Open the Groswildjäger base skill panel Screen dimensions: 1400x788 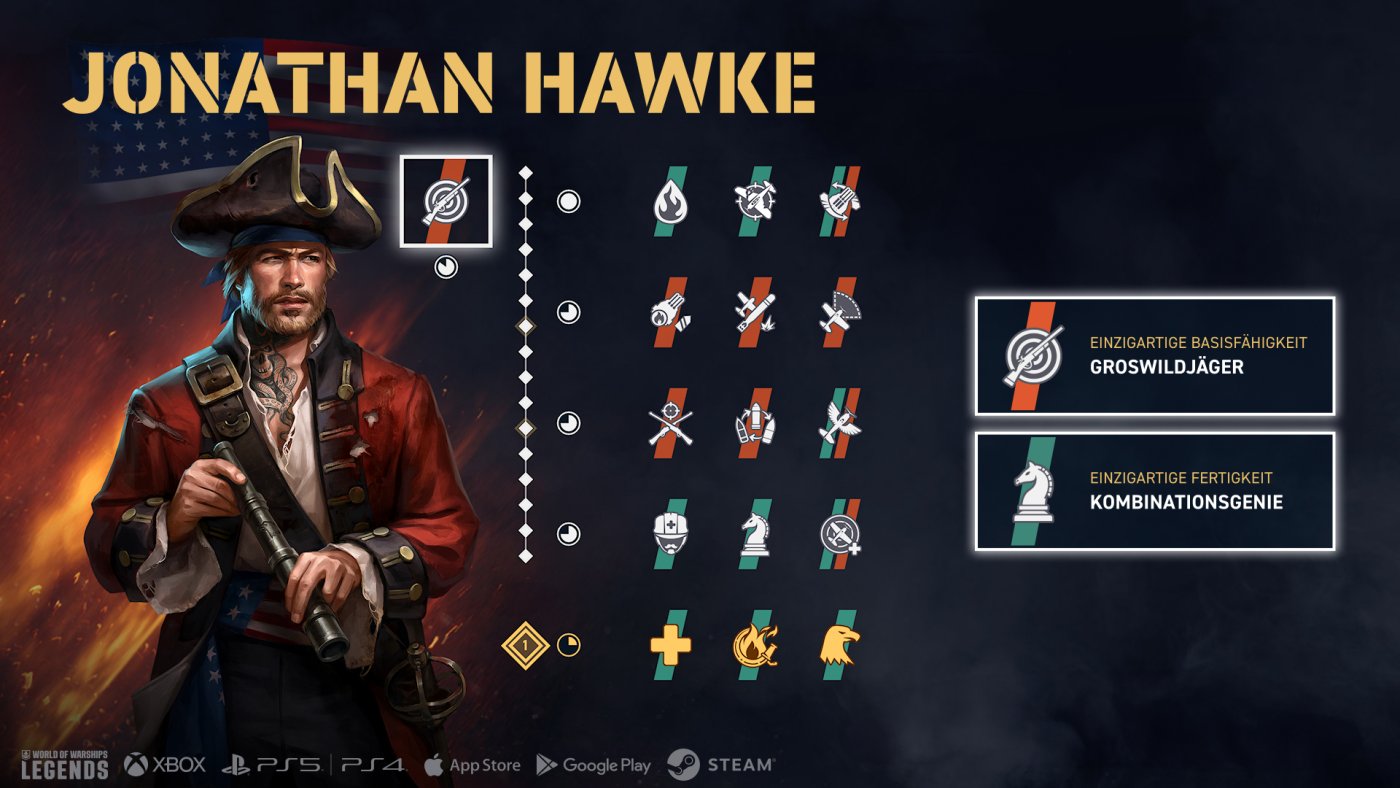tap(1155, 356)
